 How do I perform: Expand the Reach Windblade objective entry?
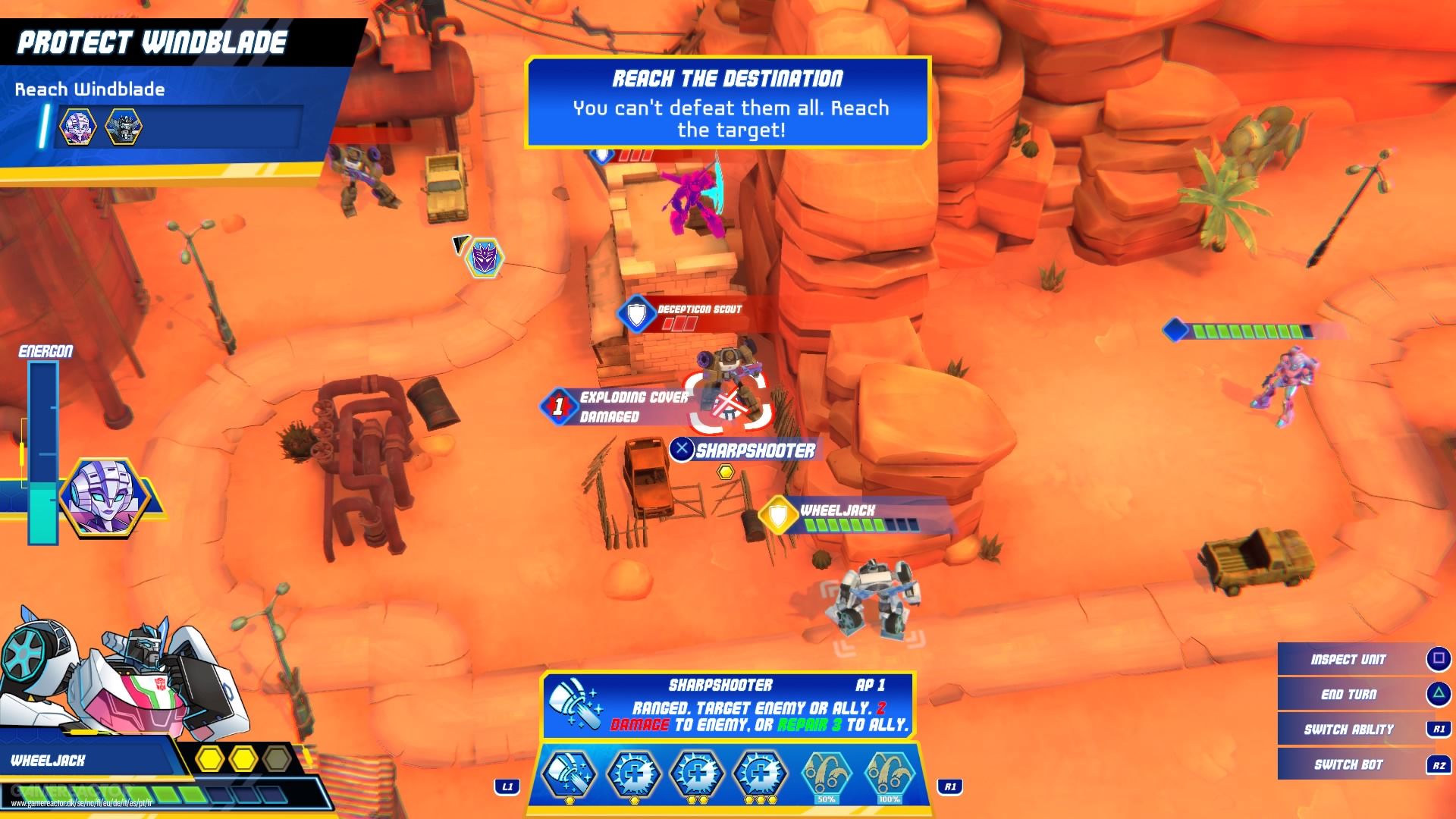point(89,89)
